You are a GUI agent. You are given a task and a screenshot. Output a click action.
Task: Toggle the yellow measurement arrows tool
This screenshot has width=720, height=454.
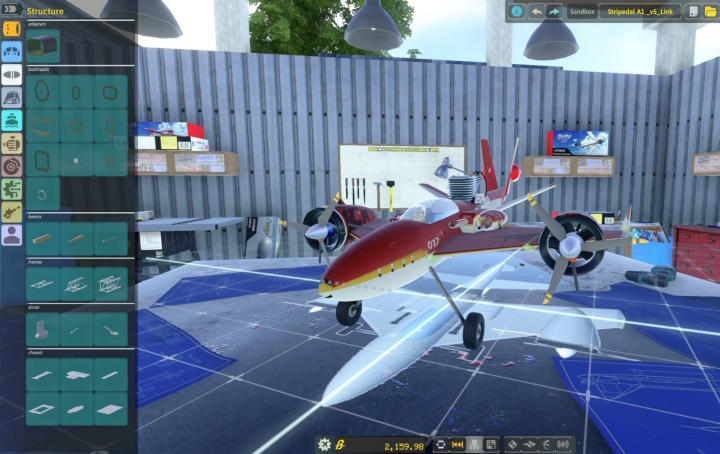coord(458,445)
